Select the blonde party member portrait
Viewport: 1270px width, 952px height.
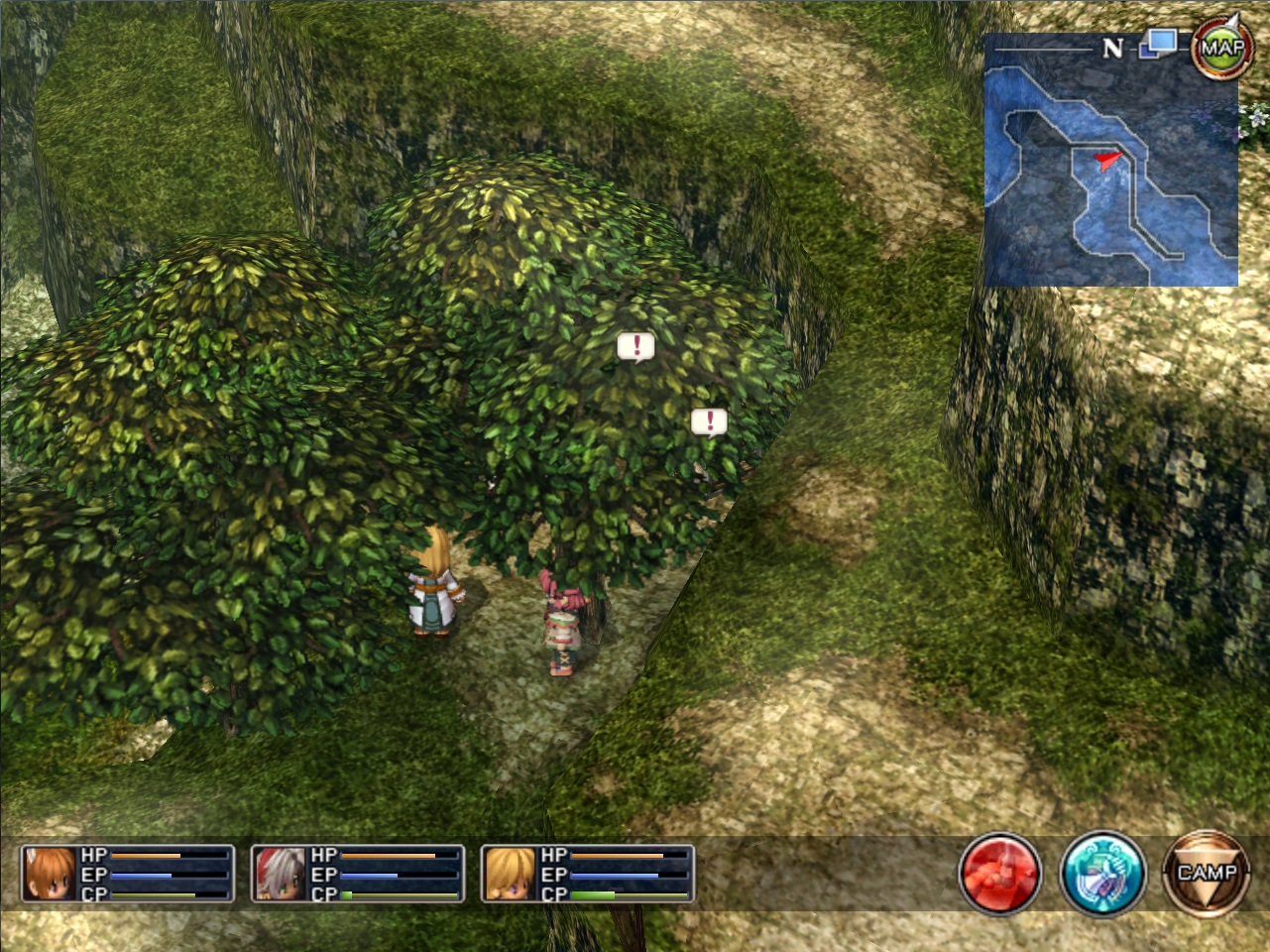point(511,874)
